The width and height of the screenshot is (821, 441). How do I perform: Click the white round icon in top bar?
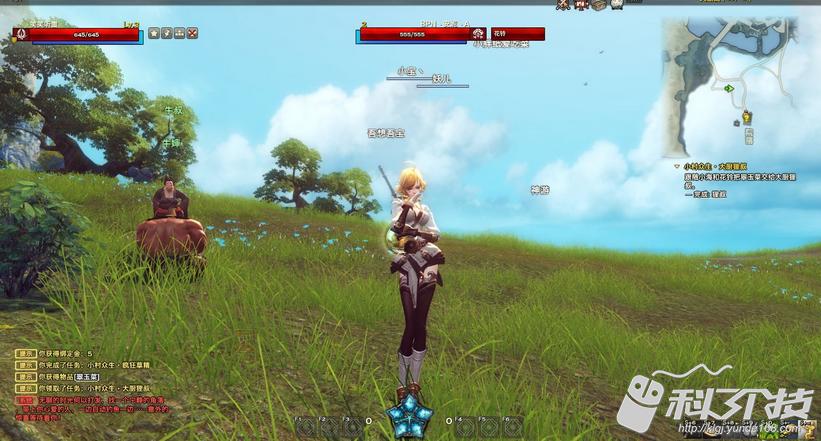(x=616, y=5)
